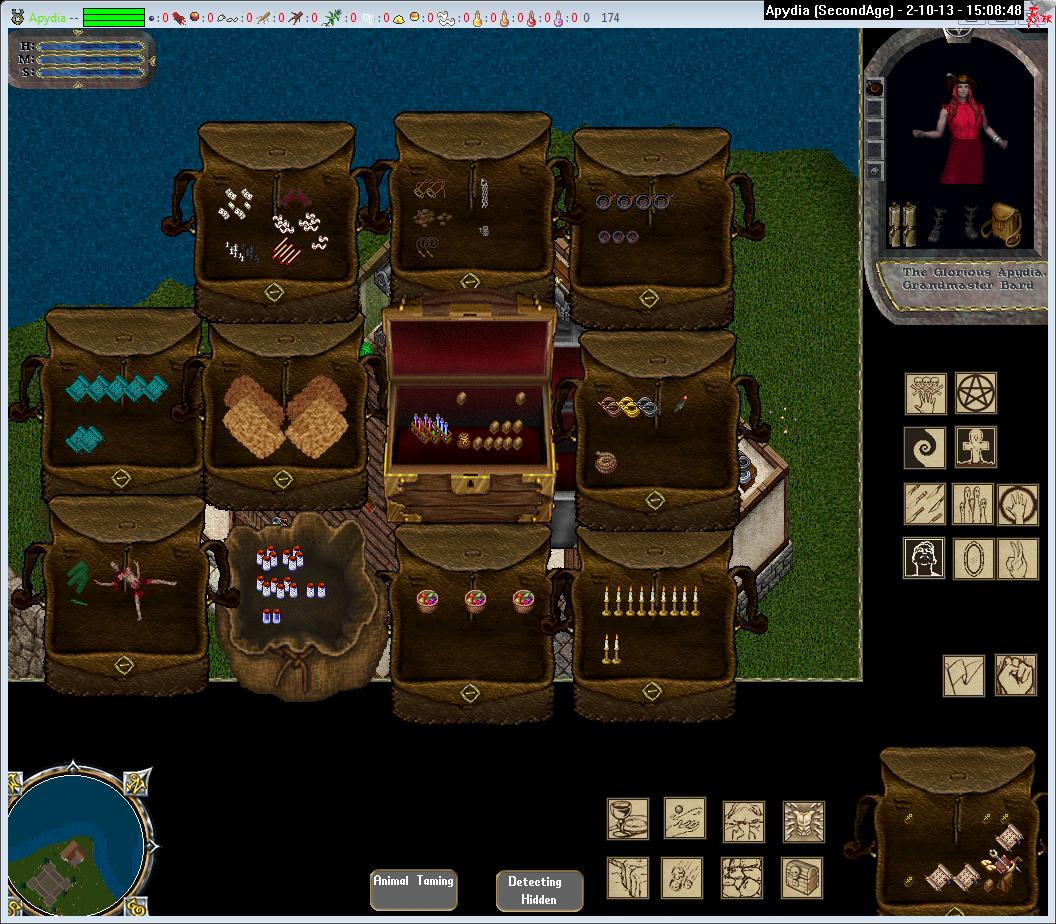Activate the Detecting Hidden skill button
Screen dimensions: 1056x924
(x=539, y=890)
